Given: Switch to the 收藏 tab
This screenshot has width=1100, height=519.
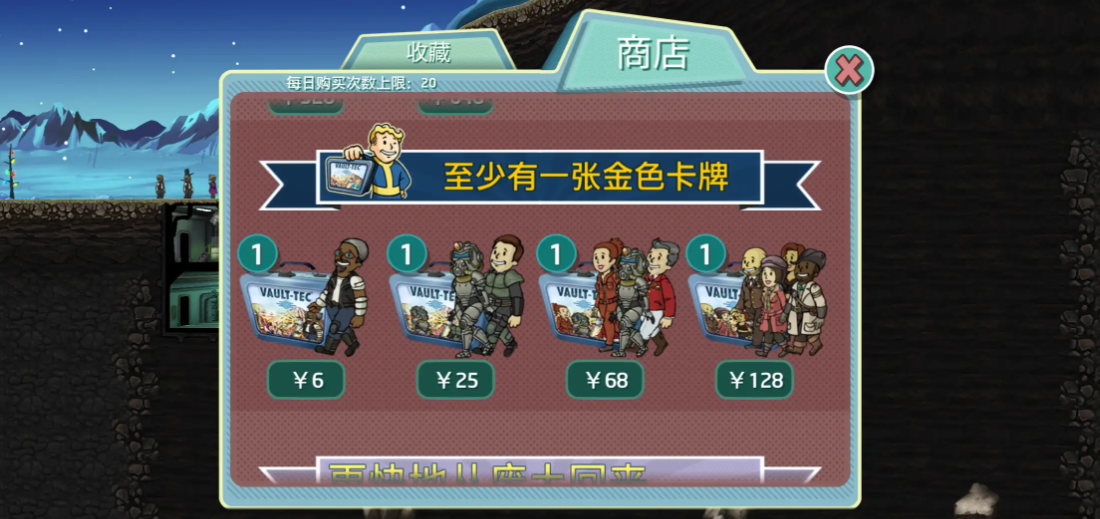Looking at the screenshot, I should [428, 51].
